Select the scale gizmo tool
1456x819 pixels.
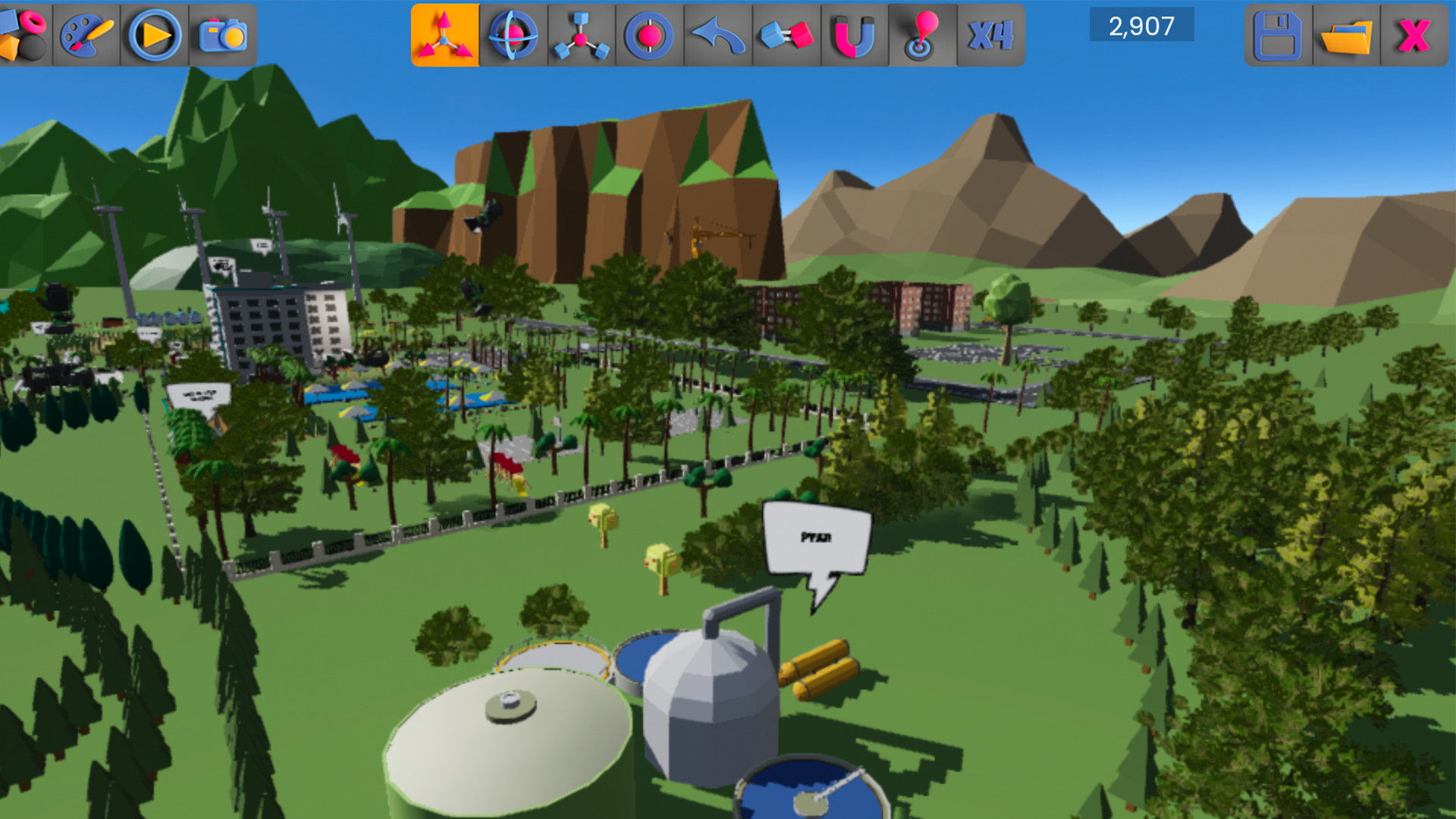point(580,33)
